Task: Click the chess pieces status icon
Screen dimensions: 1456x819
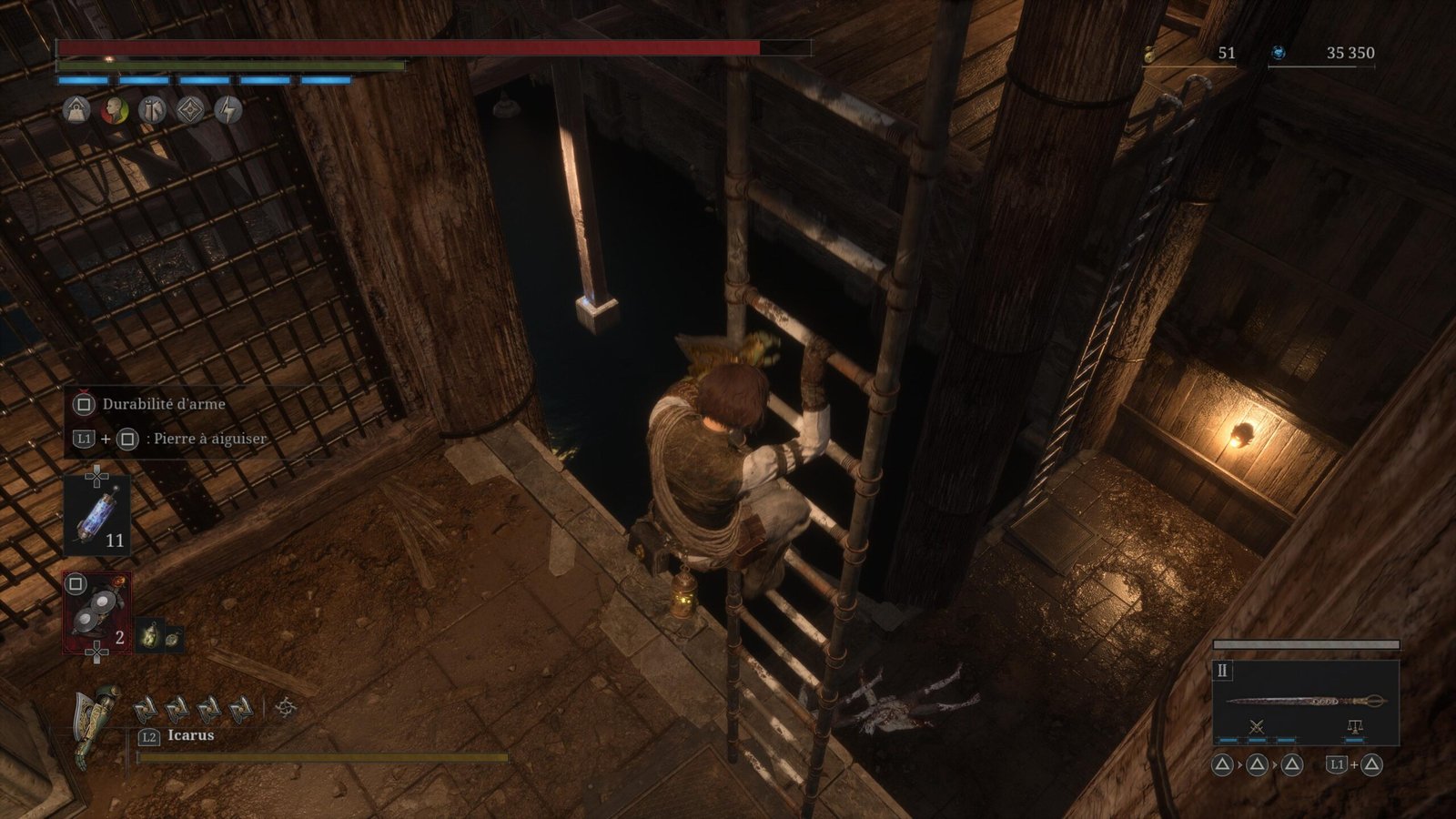Action: tap(152, 111)
